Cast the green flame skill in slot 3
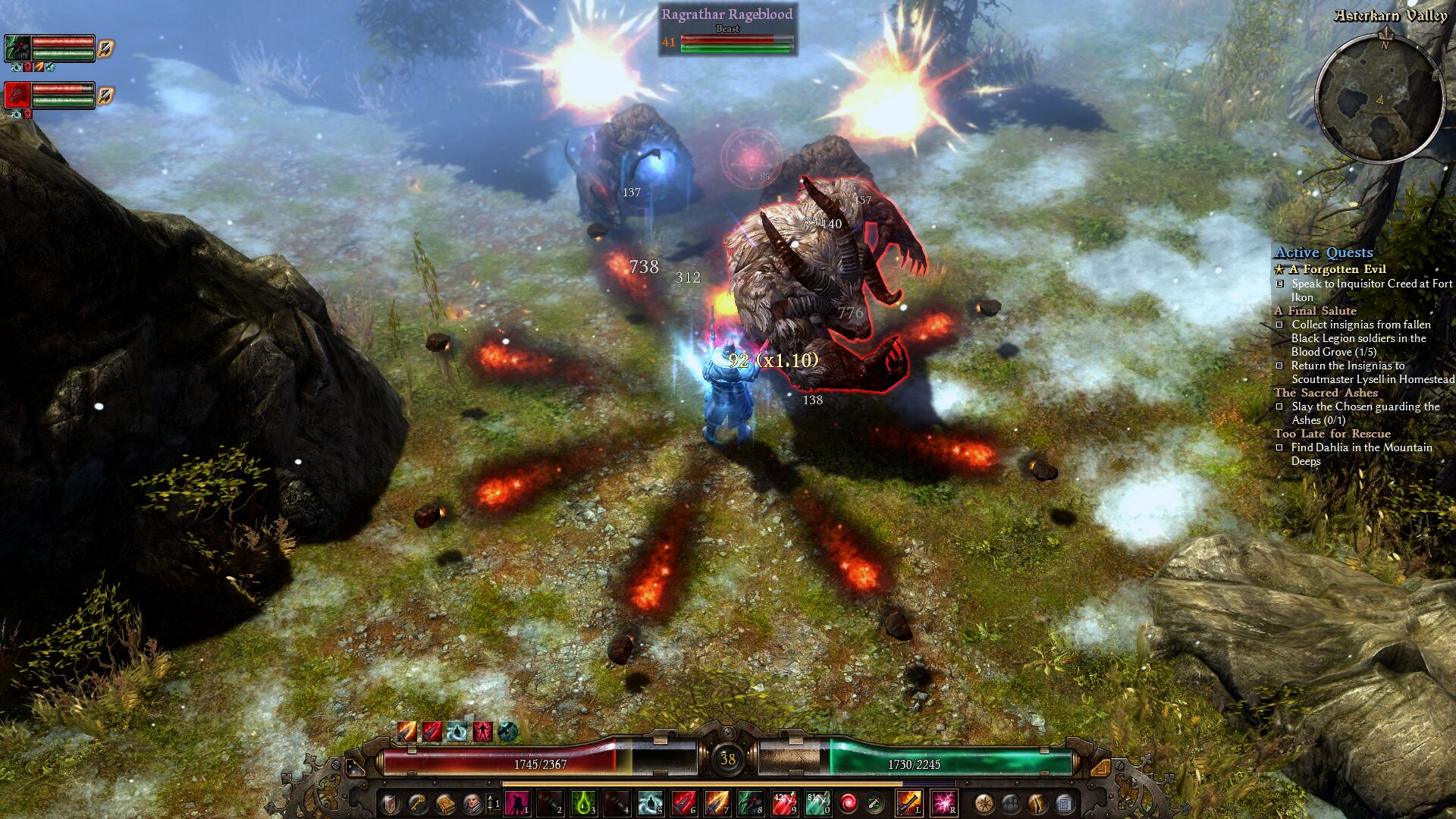 point(583,803)
